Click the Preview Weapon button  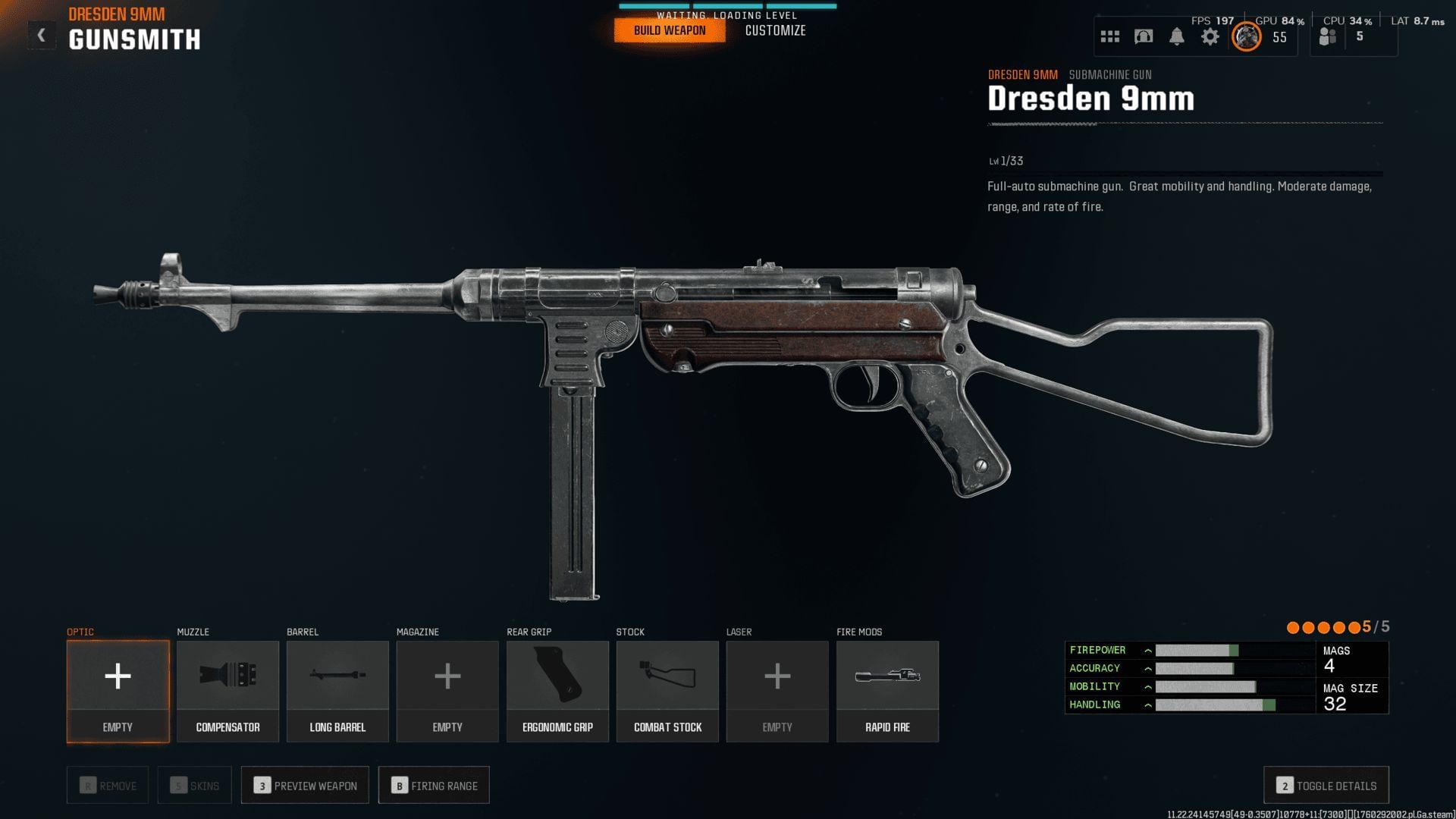coord(305,786)
